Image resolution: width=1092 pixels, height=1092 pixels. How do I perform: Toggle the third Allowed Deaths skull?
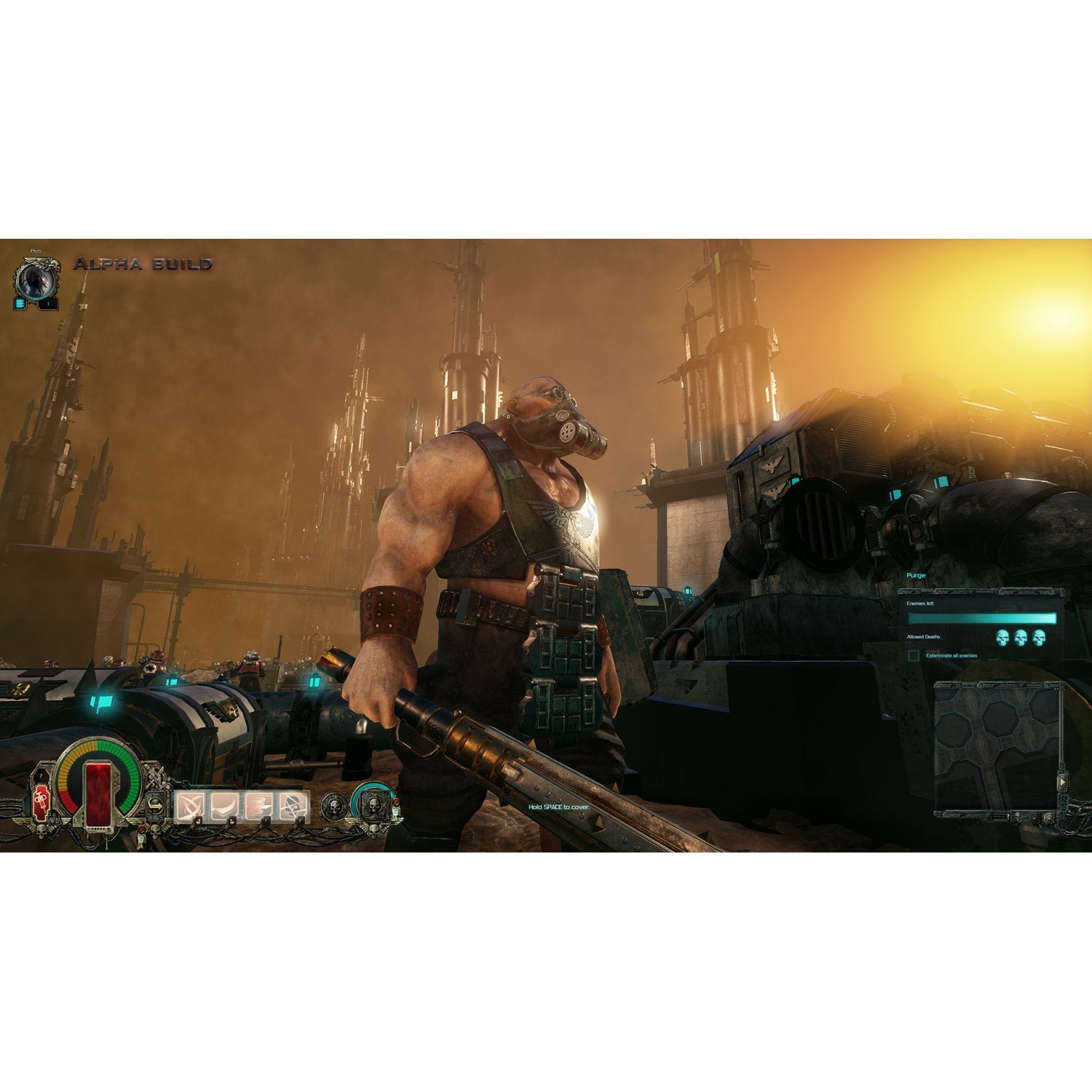pyautogui.click(x=1040, y=637)
